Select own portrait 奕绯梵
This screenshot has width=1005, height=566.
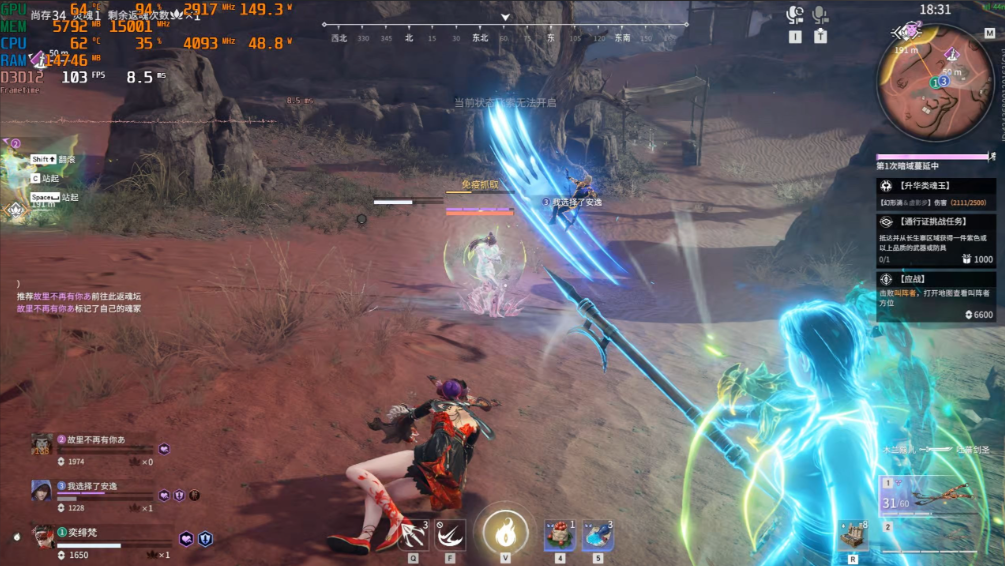[x=44, y=537]
